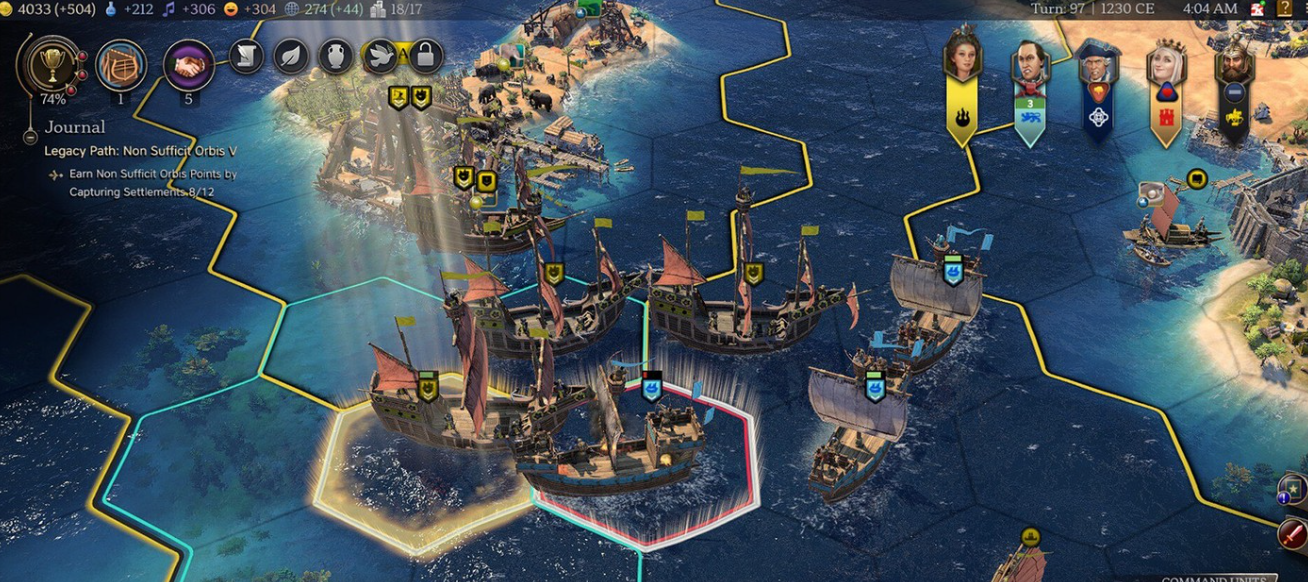Click the red sword notification button
Viewport: 1308px width, 582px height.
[1292, 533]
